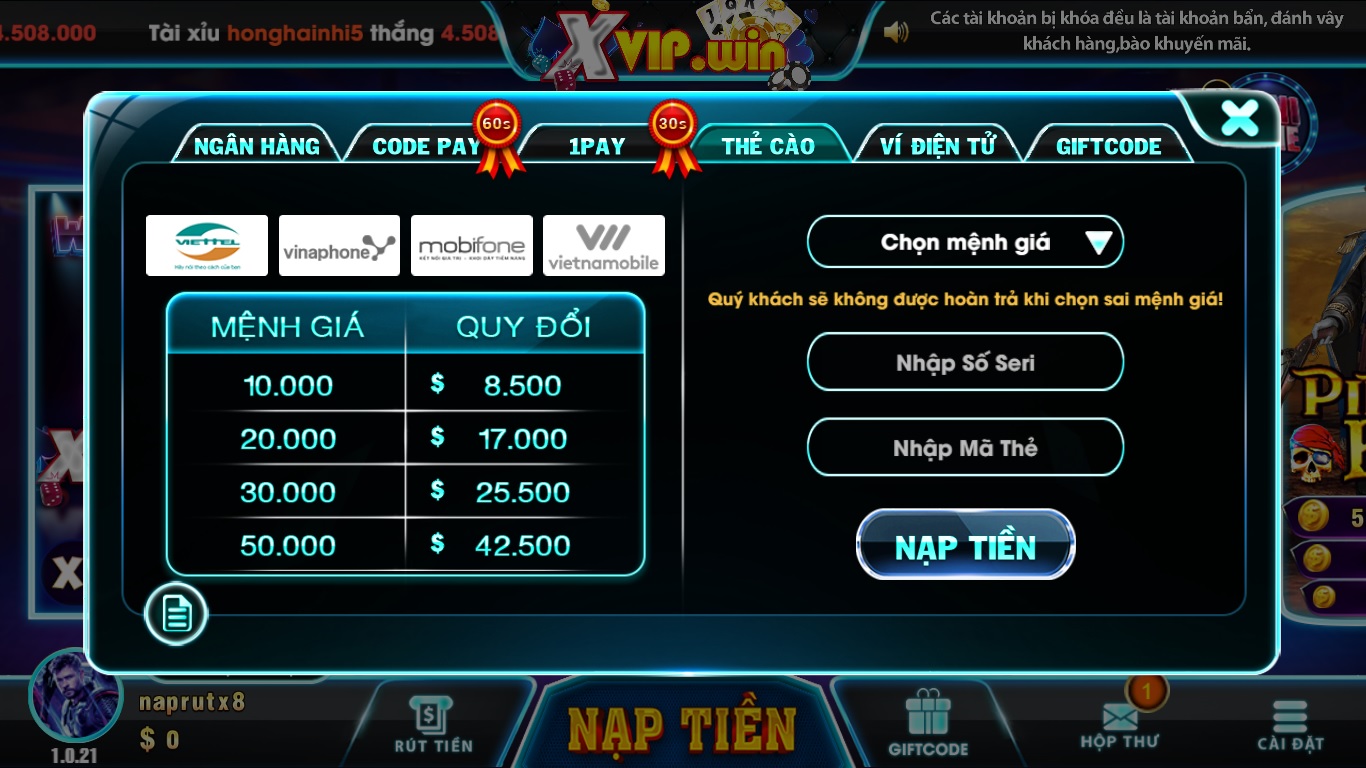Viewport: 1366px width, 768px height.
Task: Click the Nhập Mã Thẻ input field
Action: (x=965, y=447)
